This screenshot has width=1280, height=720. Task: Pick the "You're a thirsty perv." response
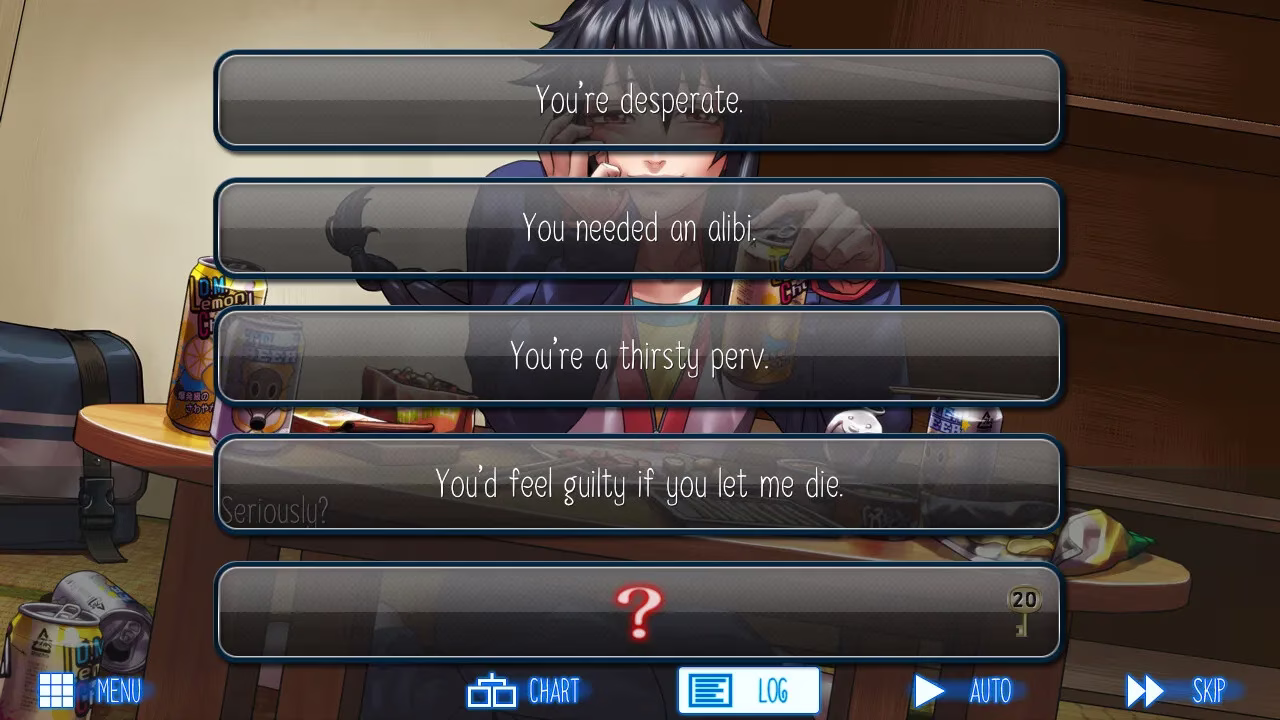638,356
